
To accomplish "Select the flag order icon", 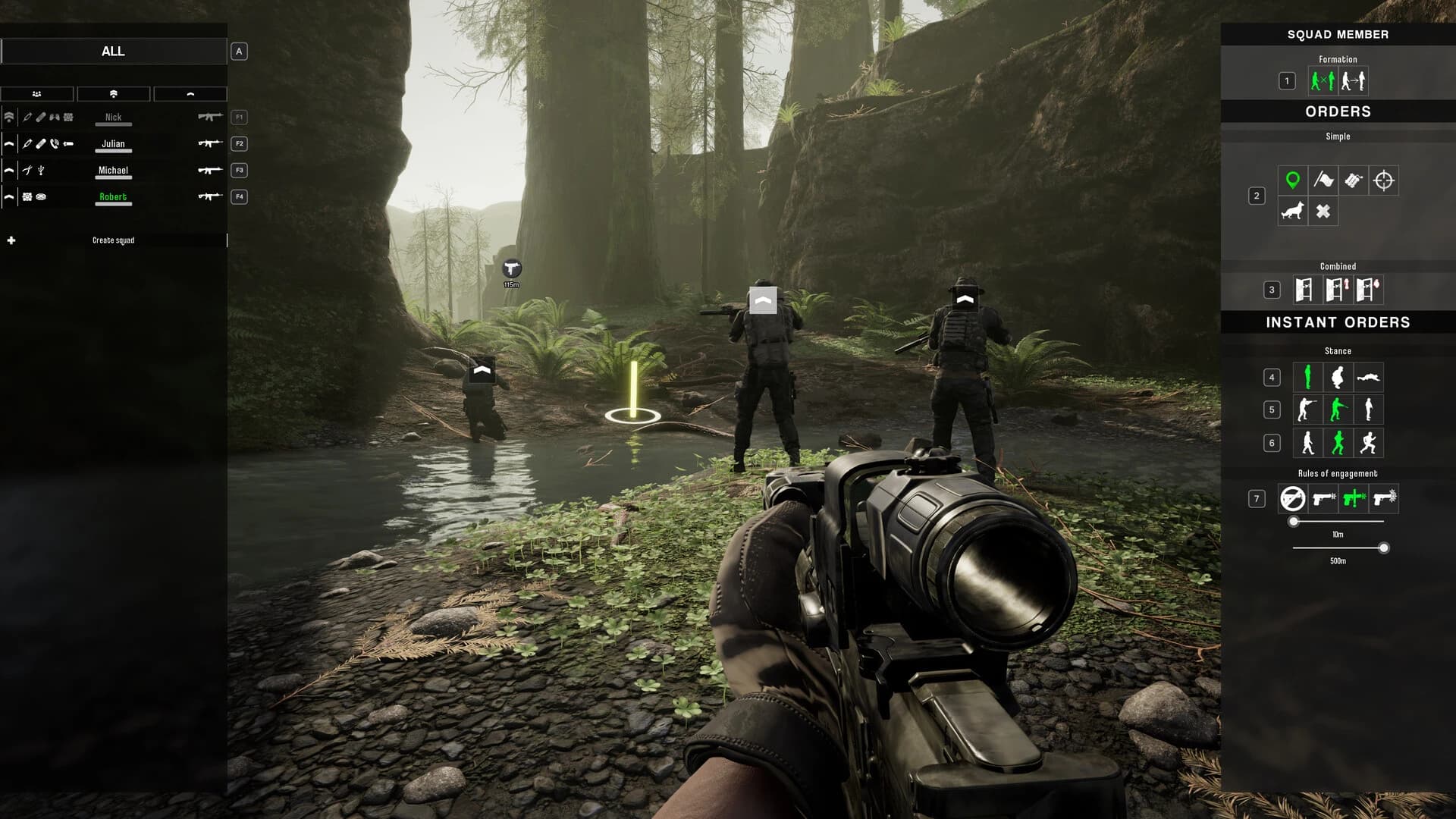I will coord(1323,180).
